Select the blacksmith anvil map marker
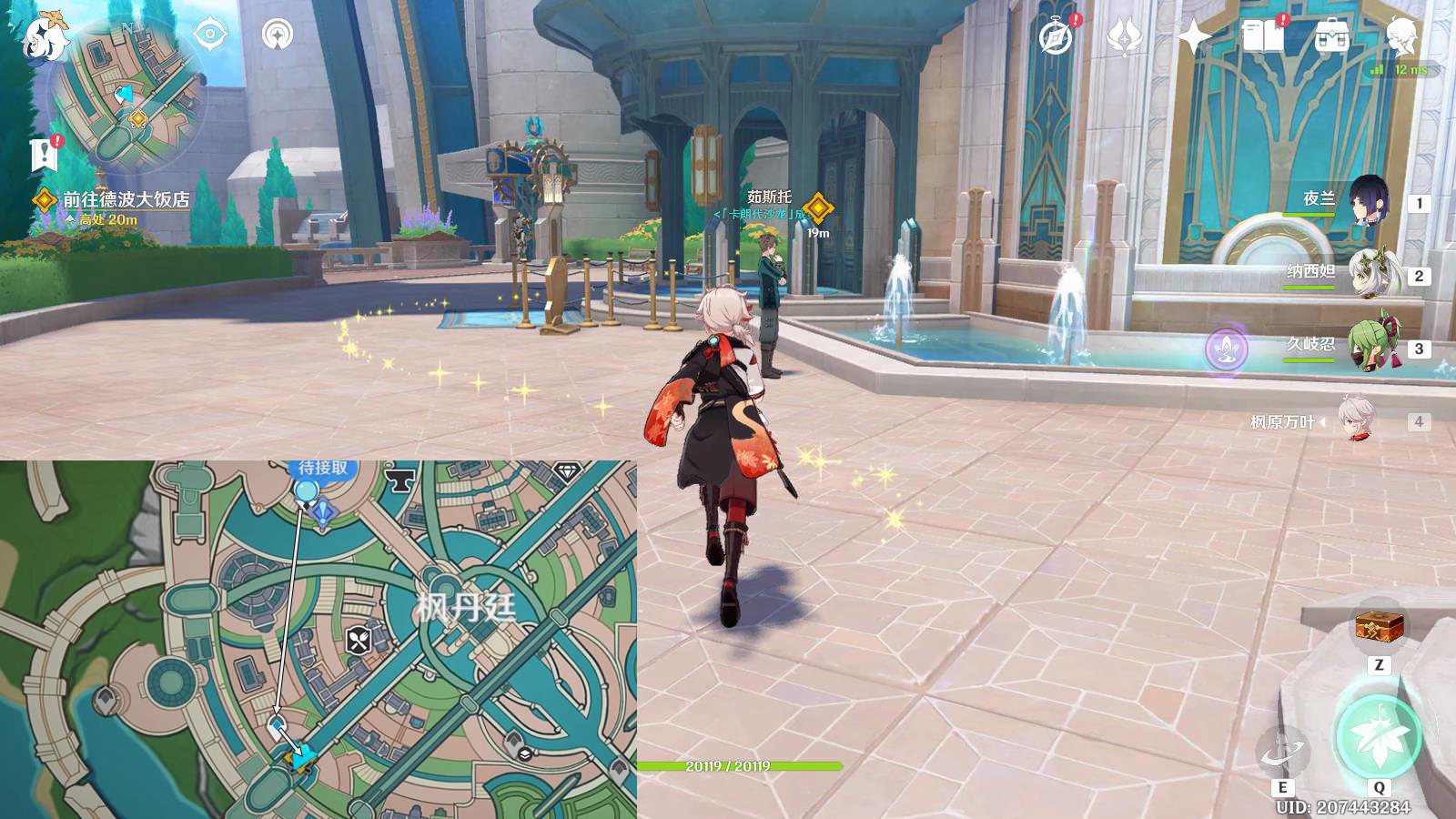The image size is (1456, 819). click(399, 479)
